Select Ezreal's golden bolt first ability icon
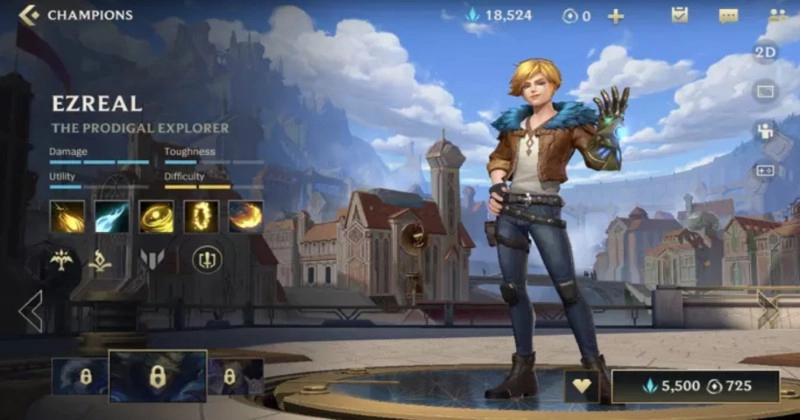Viewport: 800px width, 420px height. click(67, 217)
